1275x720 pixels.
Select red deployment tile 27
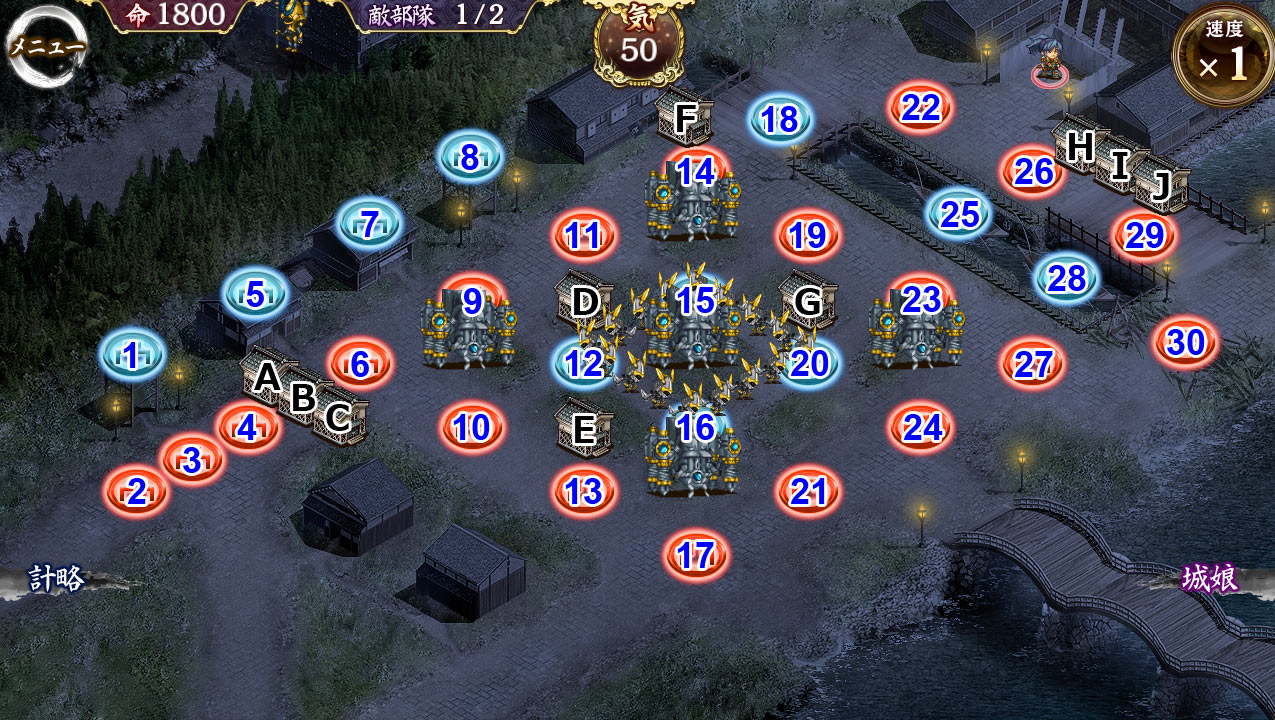[1033, 364]
